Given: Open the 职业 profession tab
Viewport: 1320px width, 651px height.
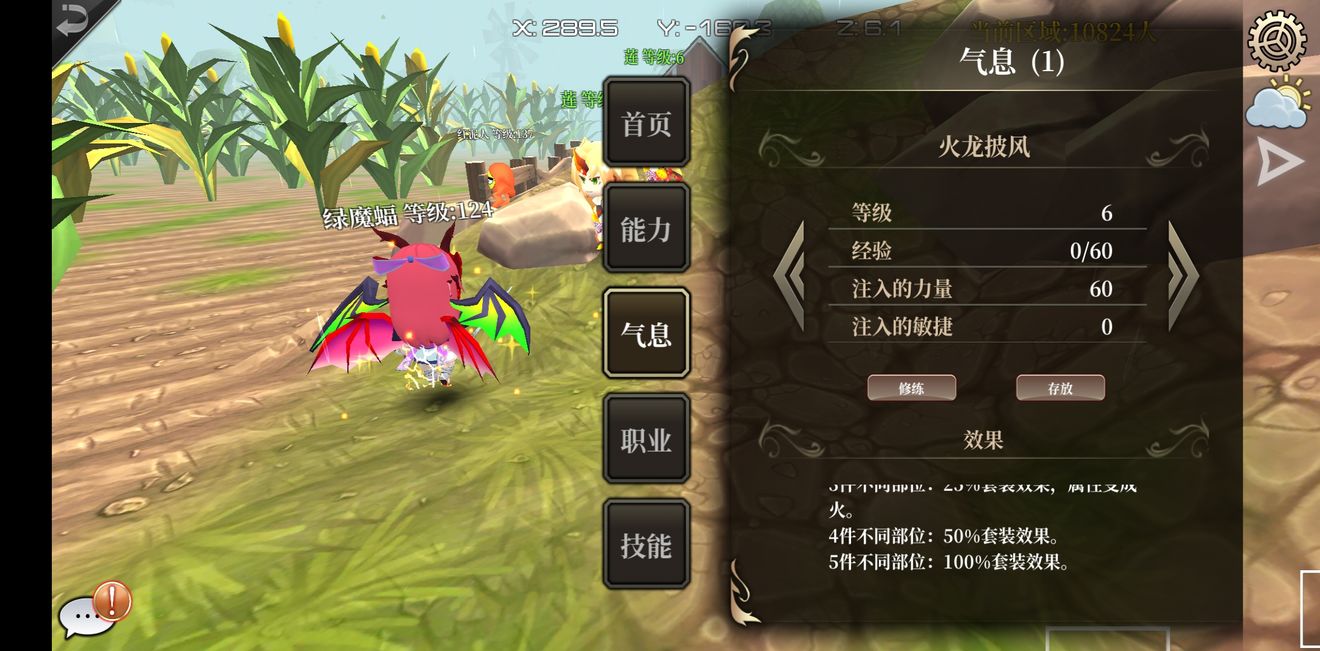Looking at the screenshot, I should pos(646,440).
